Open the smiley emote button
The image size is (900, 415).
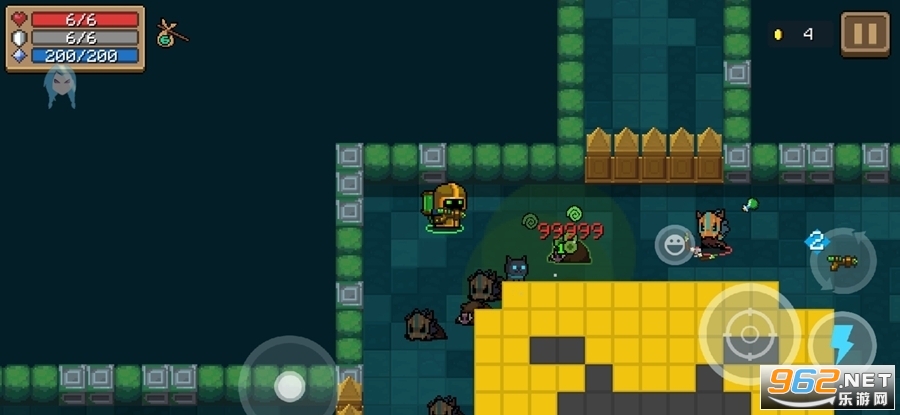tap(674, 244)
